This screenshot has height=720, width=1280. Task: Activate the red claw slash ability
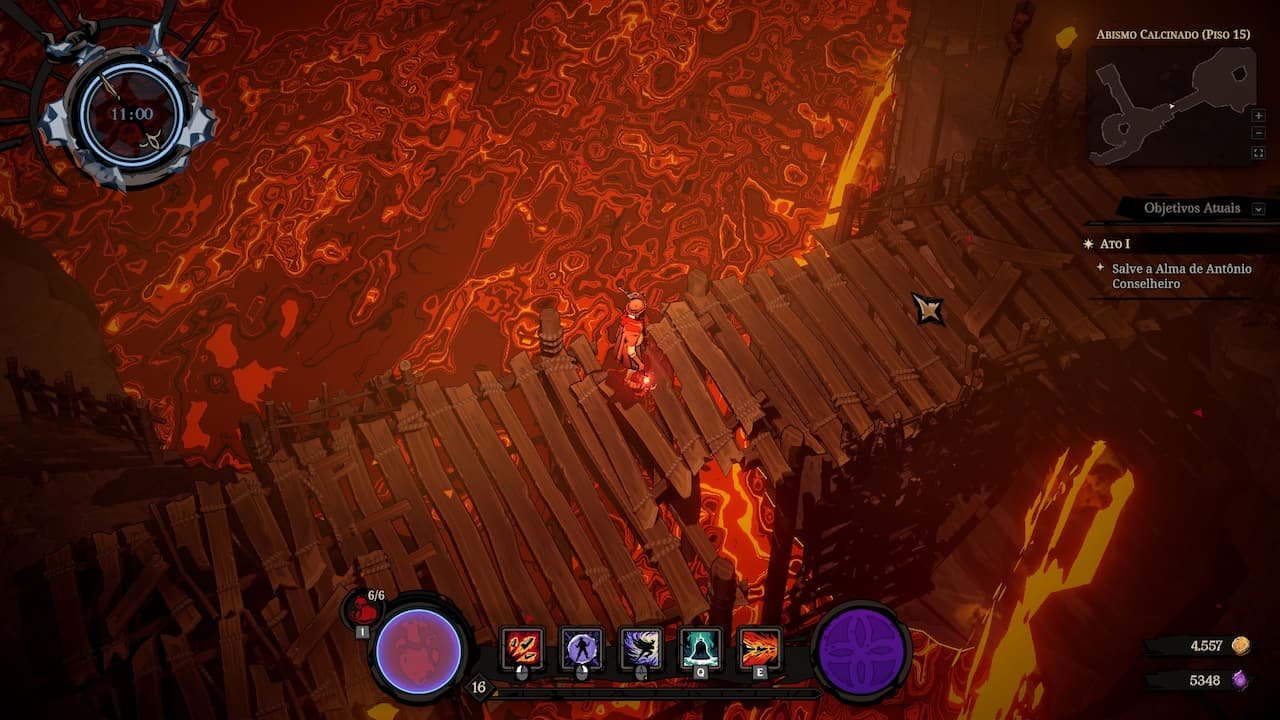pyautogui.click(x=522, y=647)
